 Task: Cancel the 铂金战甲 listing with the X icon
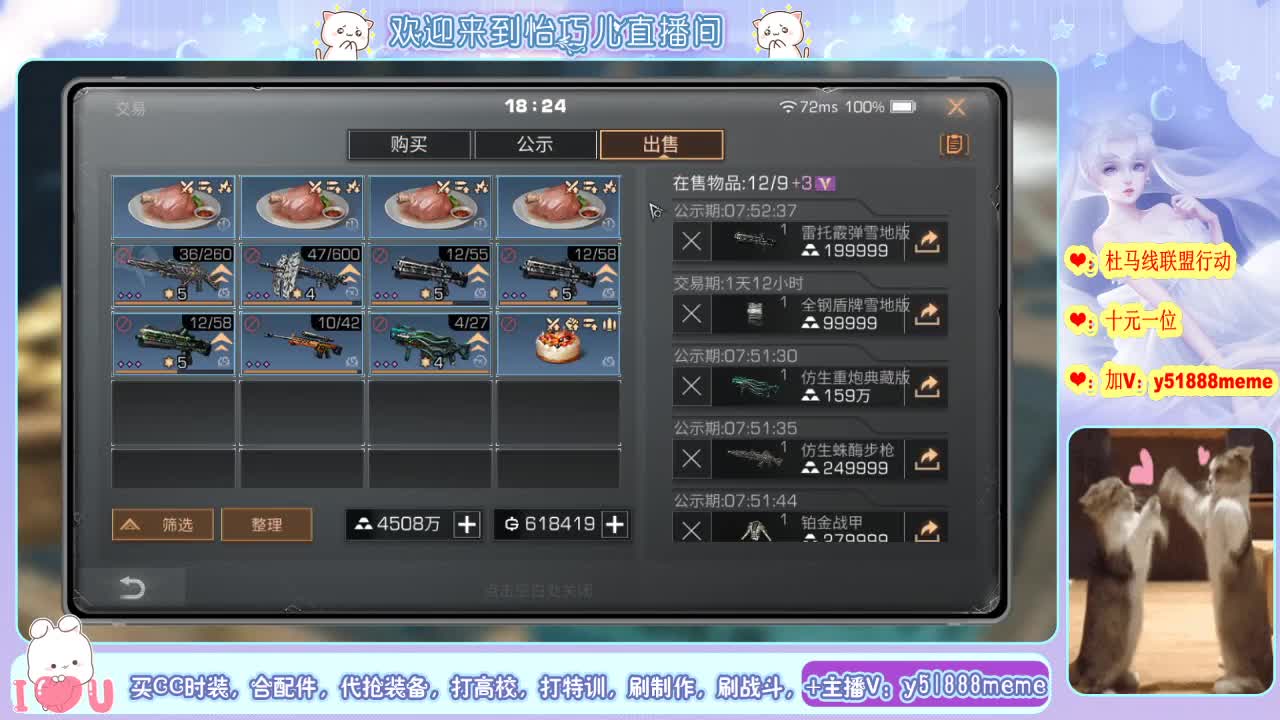tap(691, 527)
